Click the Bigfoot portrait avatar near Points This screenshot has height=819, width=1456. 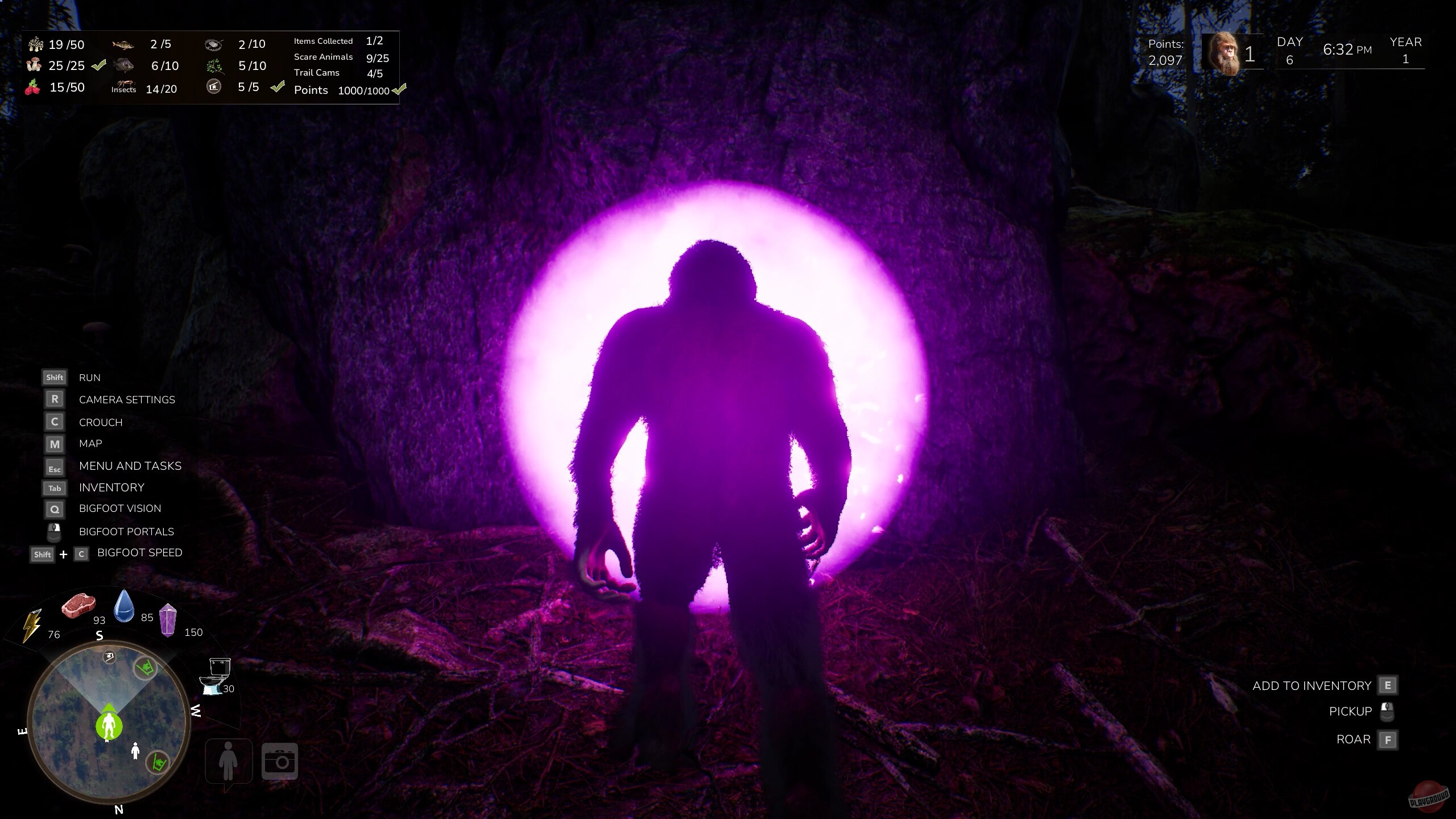[x=1227, y=53]
